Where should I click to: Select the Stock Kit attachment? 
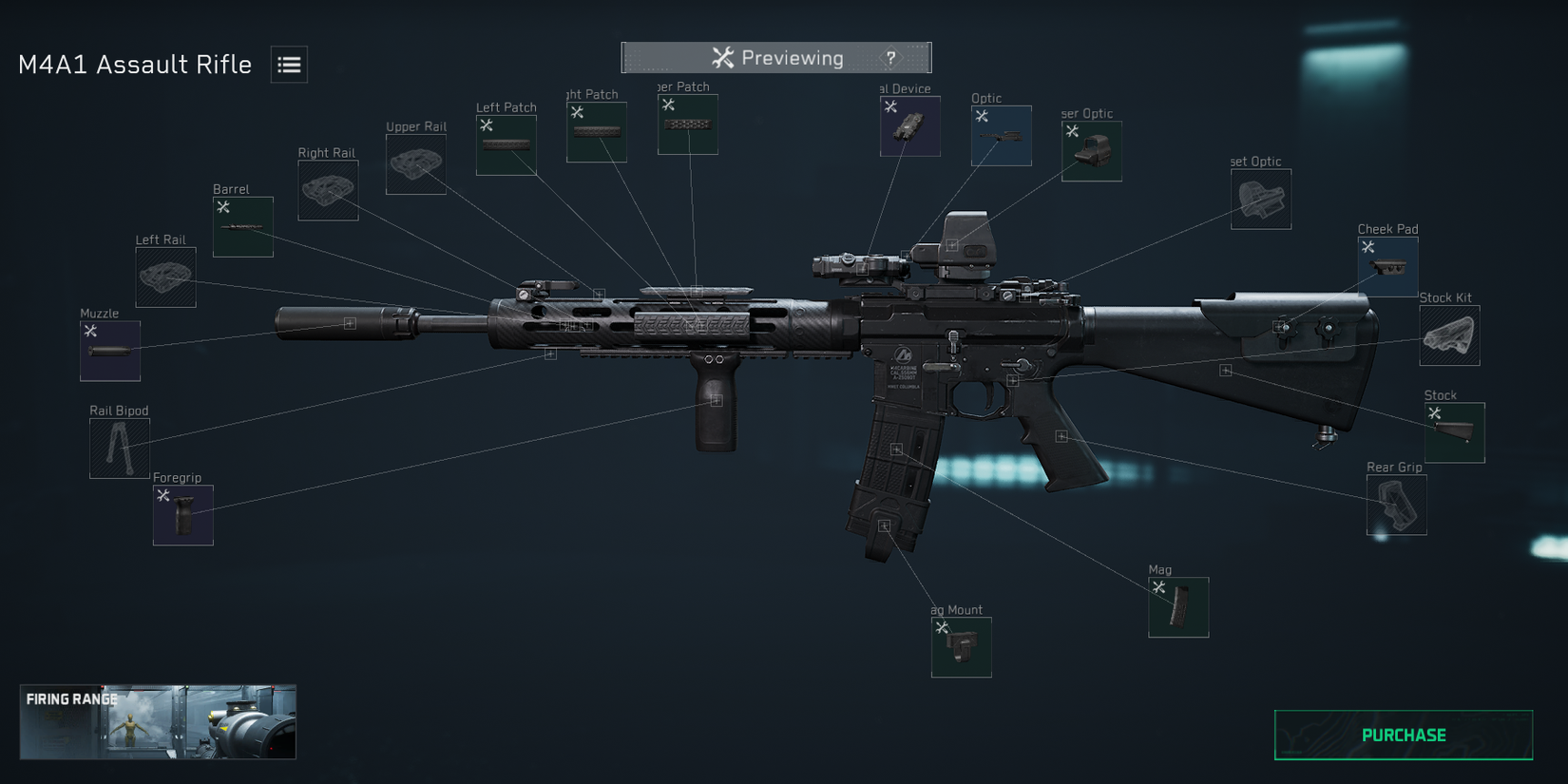tap(1448, 335)
